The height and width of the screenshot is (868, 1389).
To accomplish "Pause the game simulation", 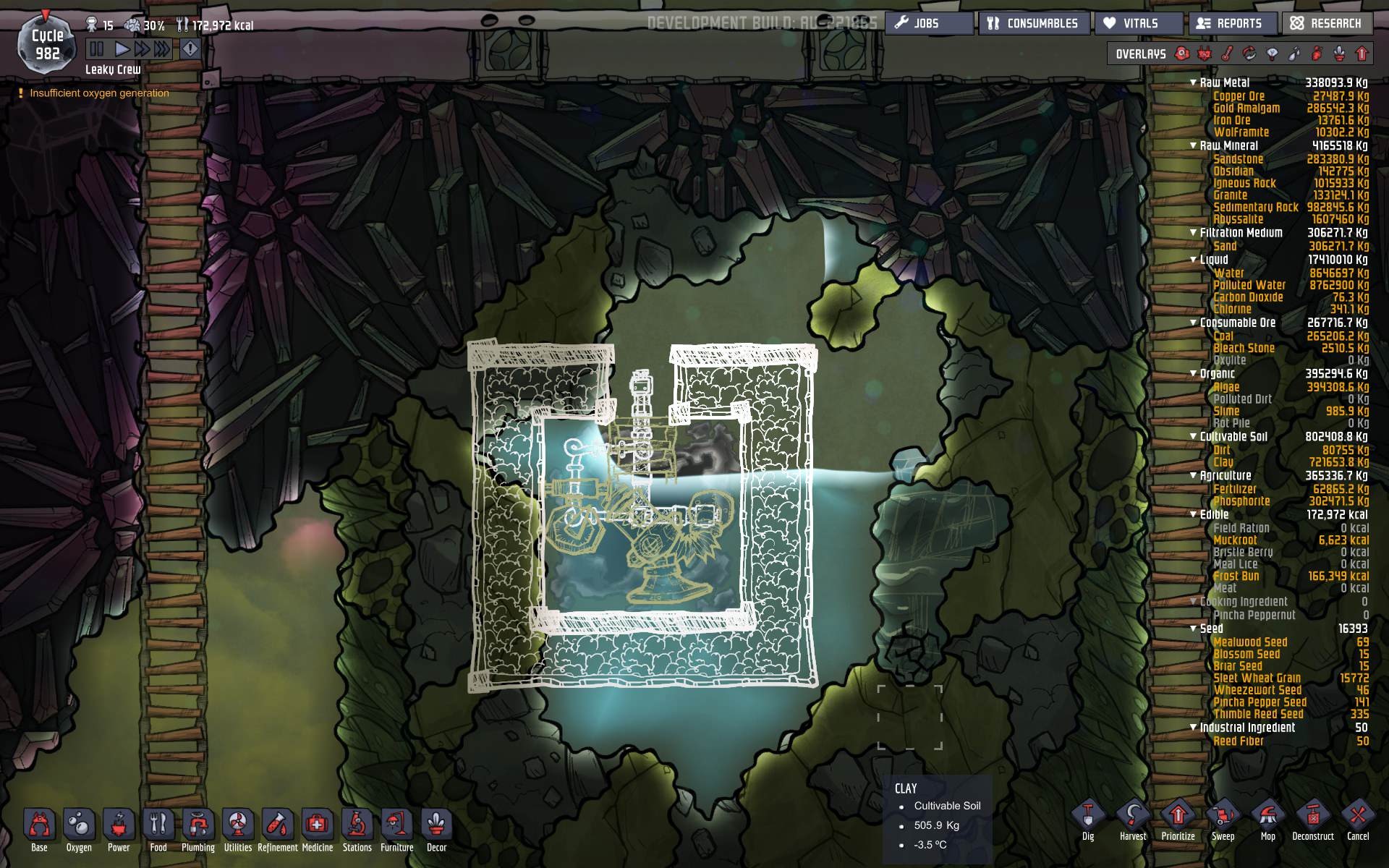I will [96, 49].
